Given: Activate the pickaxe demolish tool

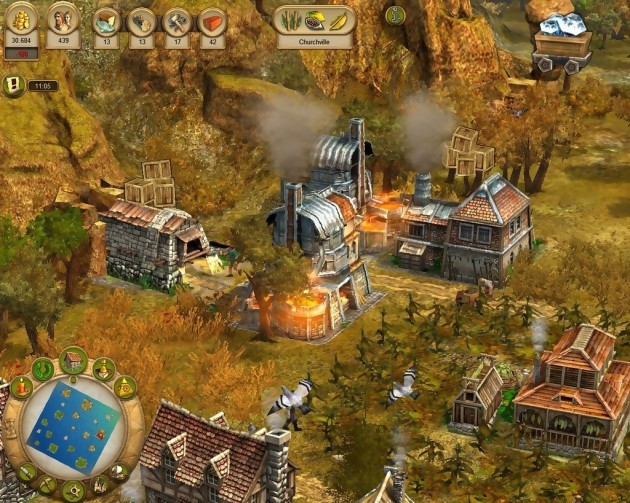Looking at the screenshot, I should pyautogui.click(x=46, y=485).
